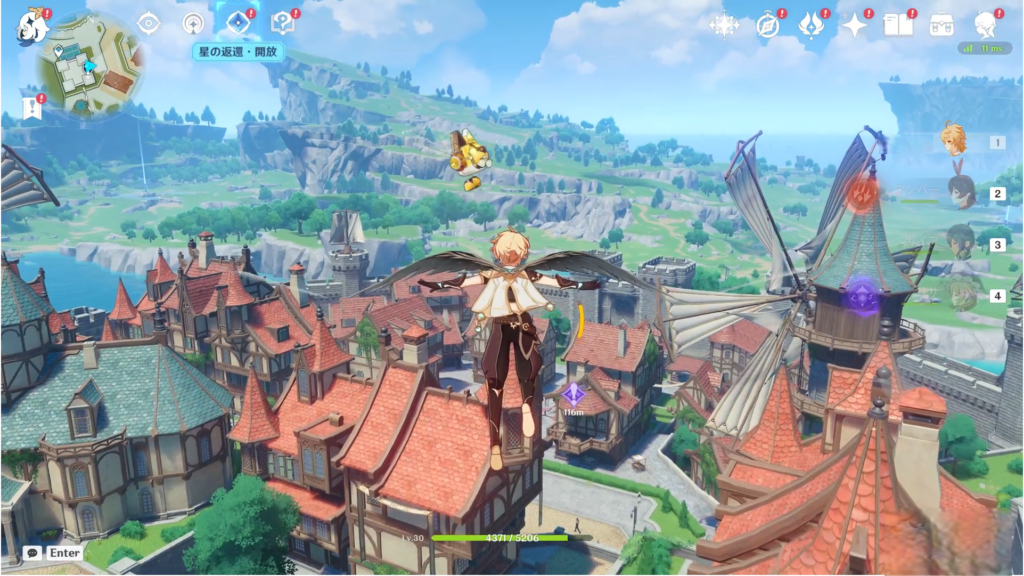
Task: Click the signal beacon icon in the top bar
Action: 194,23
